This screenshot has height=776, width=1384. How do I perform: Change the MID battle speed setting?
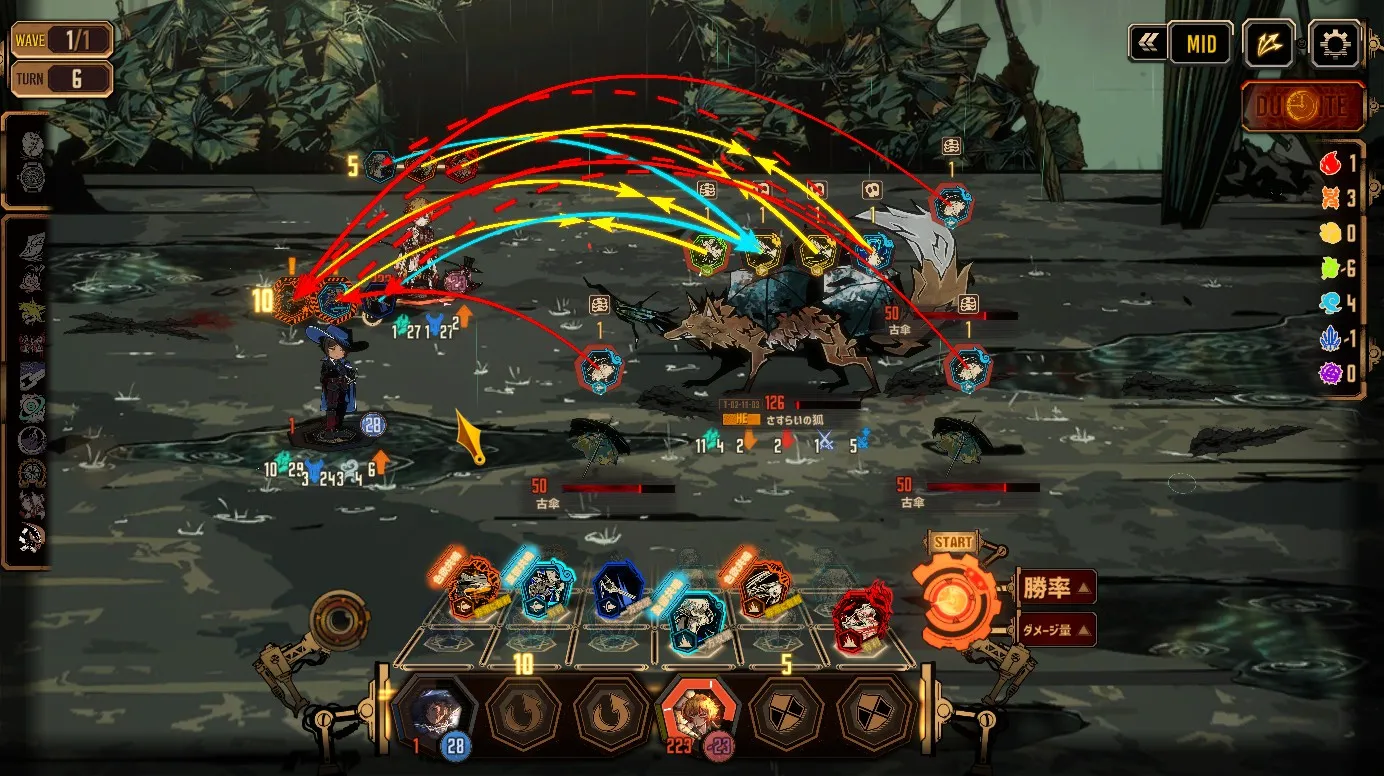click(1200, 44)
